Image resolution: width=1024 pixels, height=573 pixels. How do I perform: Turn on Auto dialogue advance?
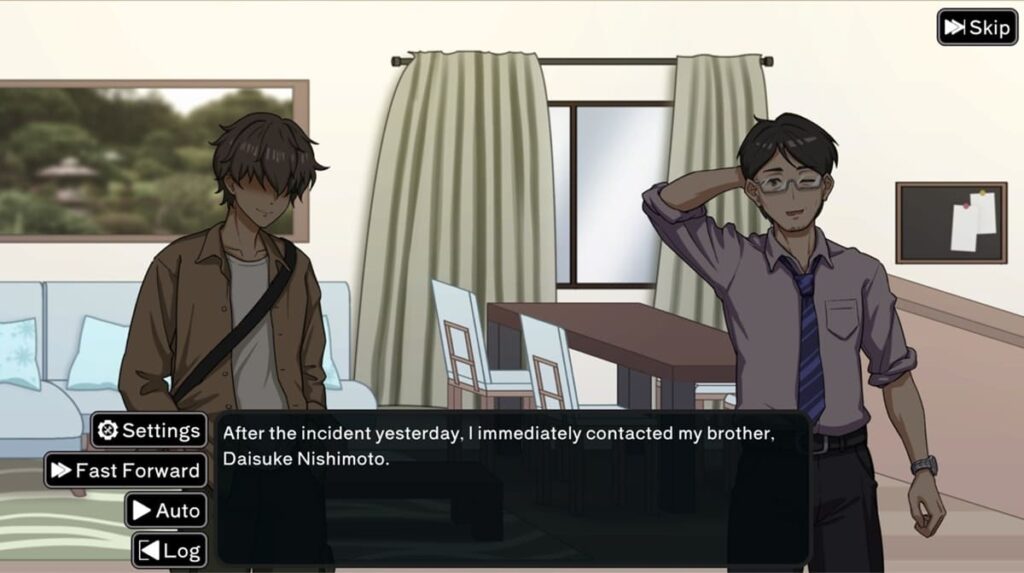[166, 510]
